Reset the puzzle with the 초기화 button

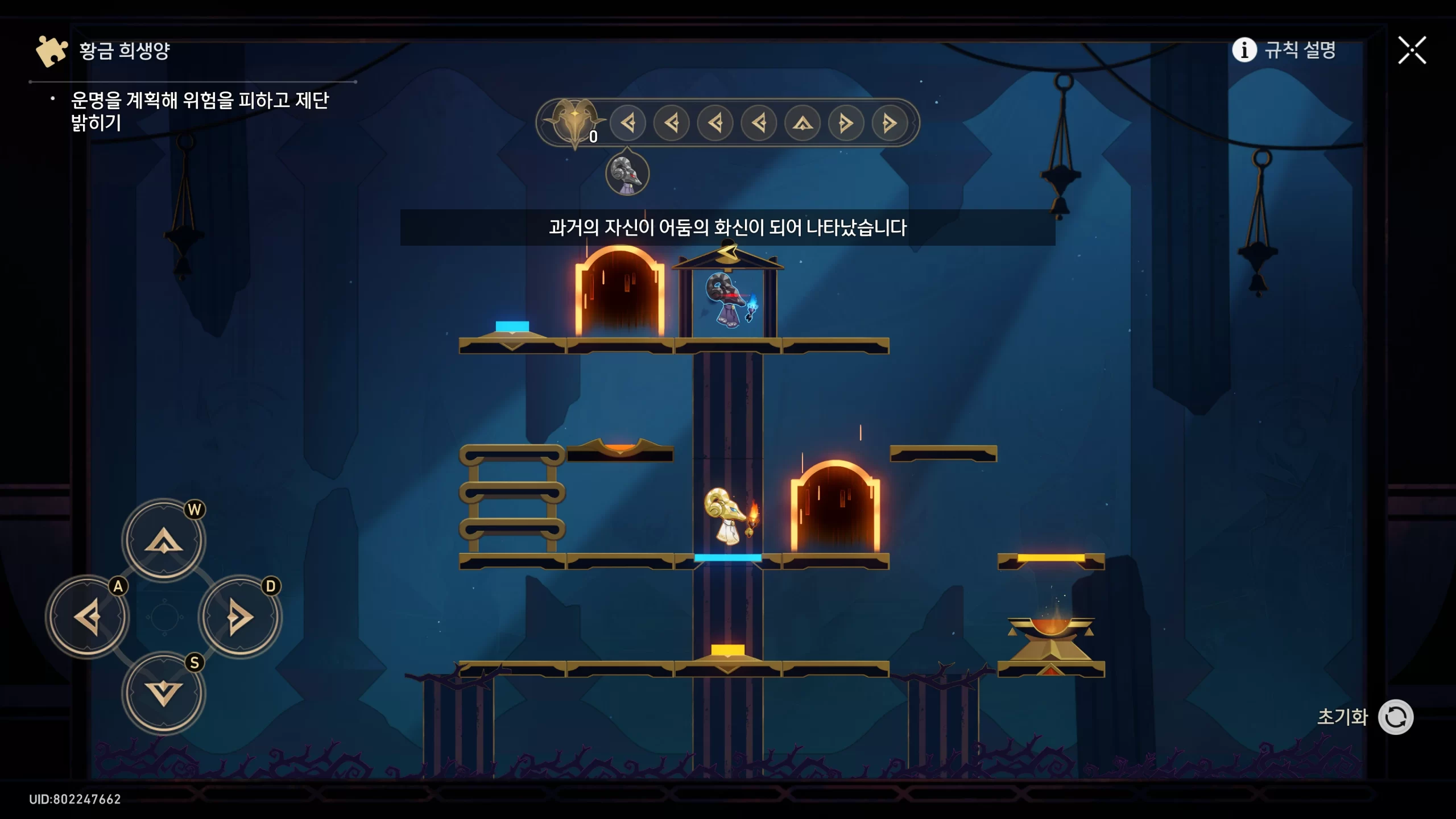(1395, 717)
